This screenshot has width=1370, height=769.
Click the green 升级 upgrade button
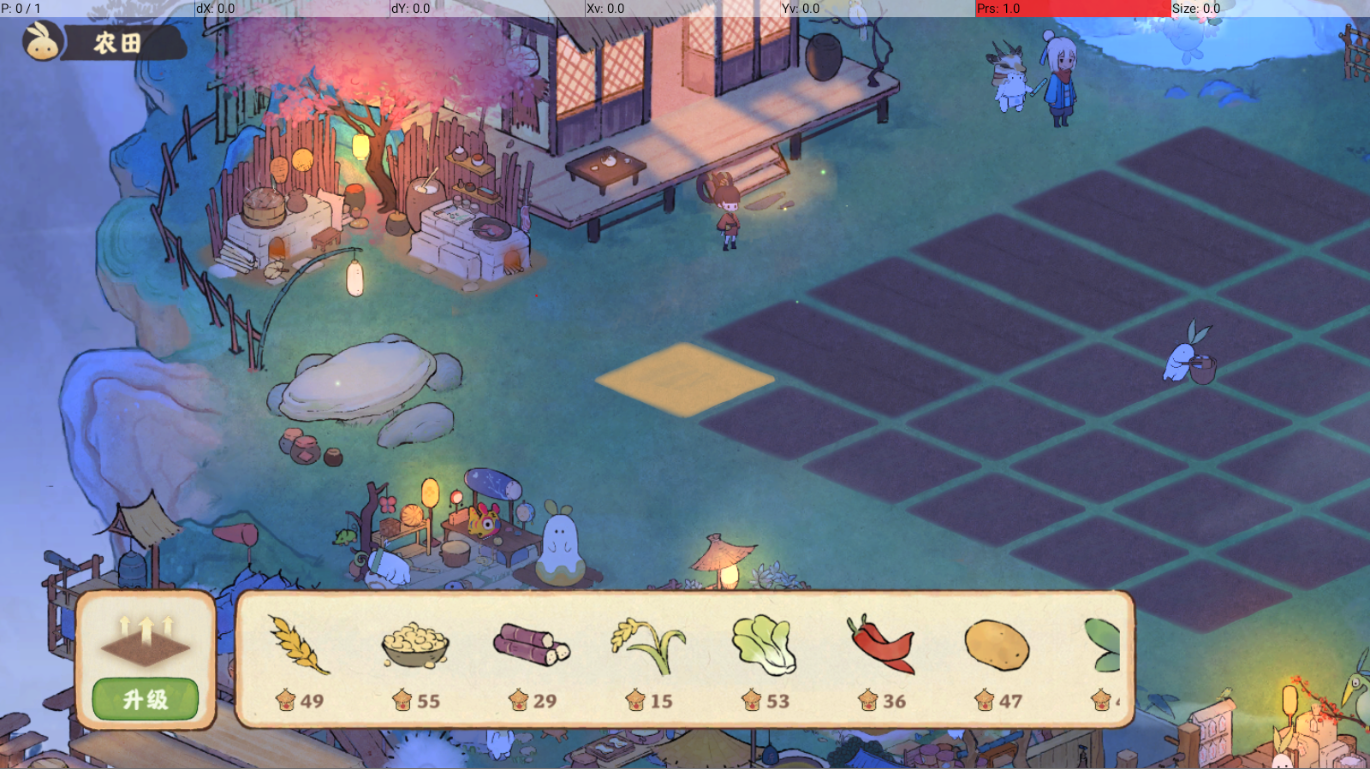pyautogui.click(x=145, y=699)
